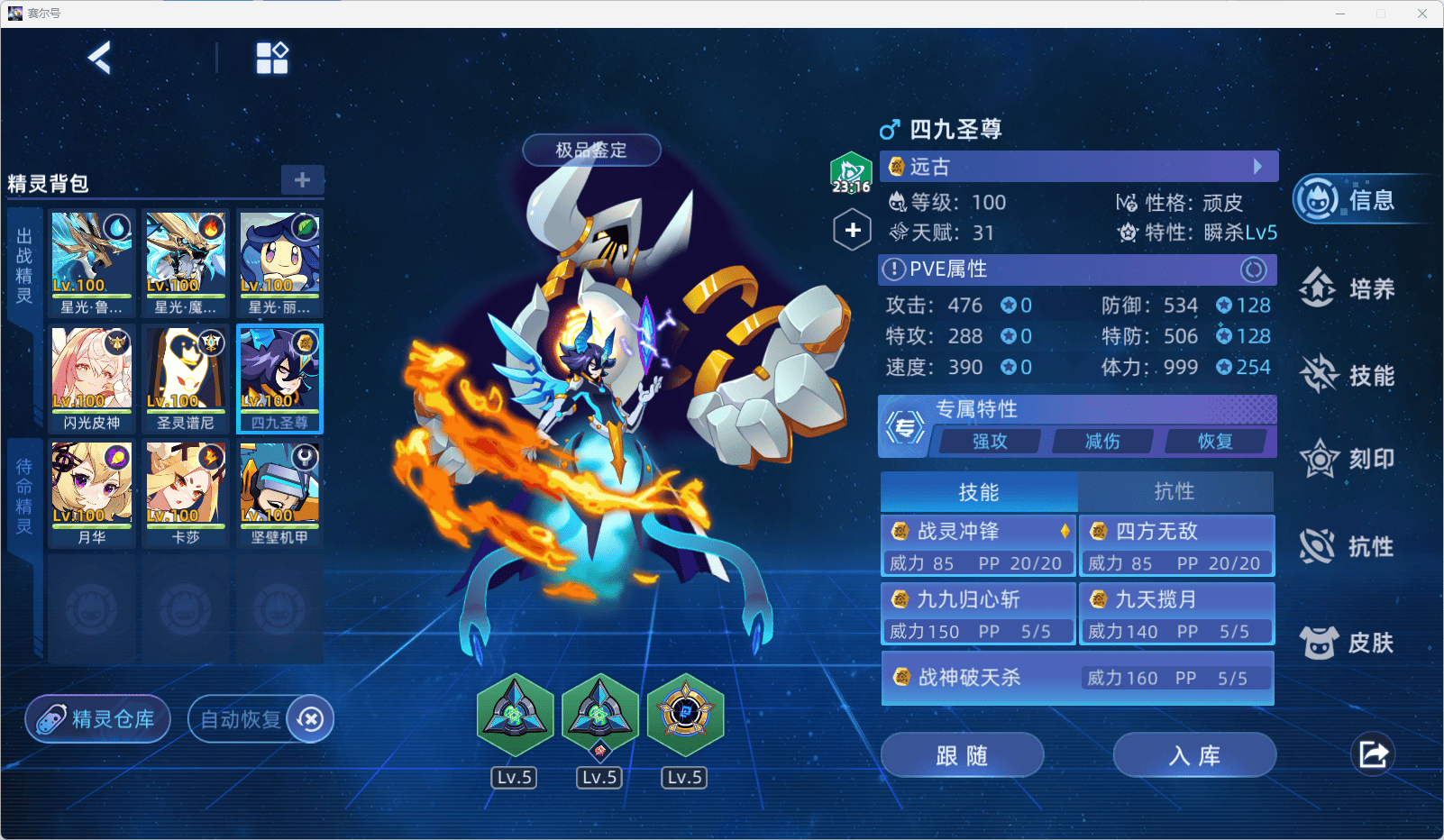Close the game window

1422,14
